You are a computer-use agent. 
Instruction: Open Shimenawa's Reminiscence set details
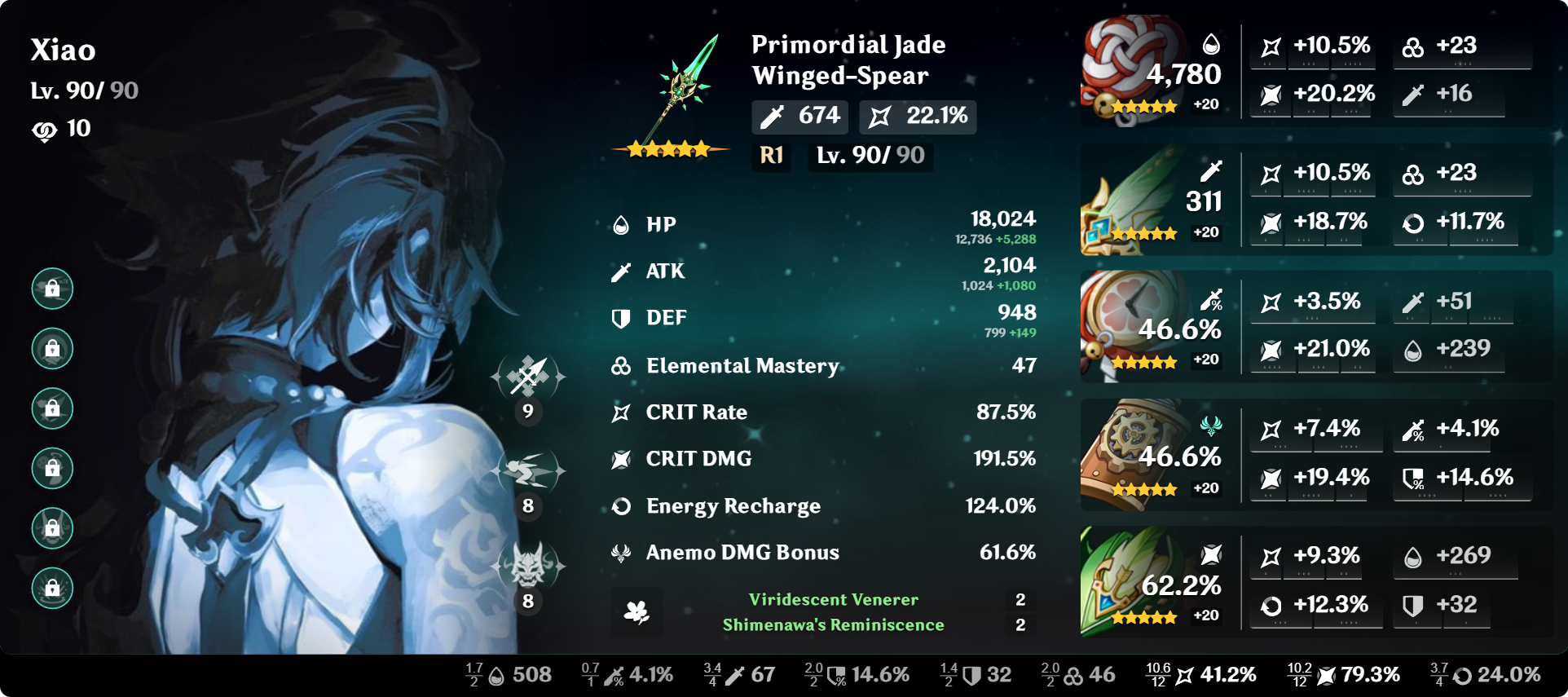[x=835, y=624]
